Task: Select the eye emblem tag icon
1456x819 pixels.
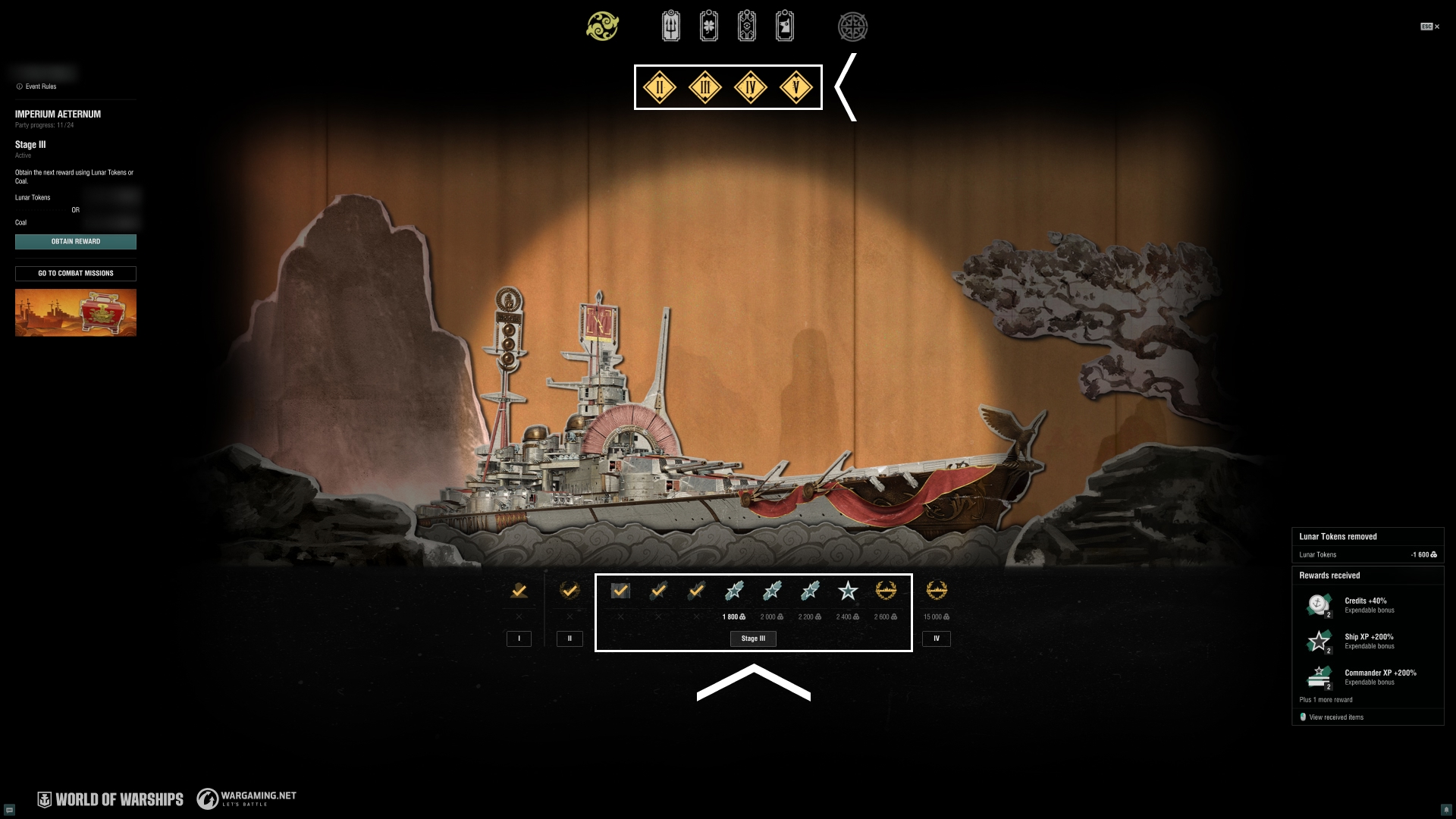Action: 747,27
